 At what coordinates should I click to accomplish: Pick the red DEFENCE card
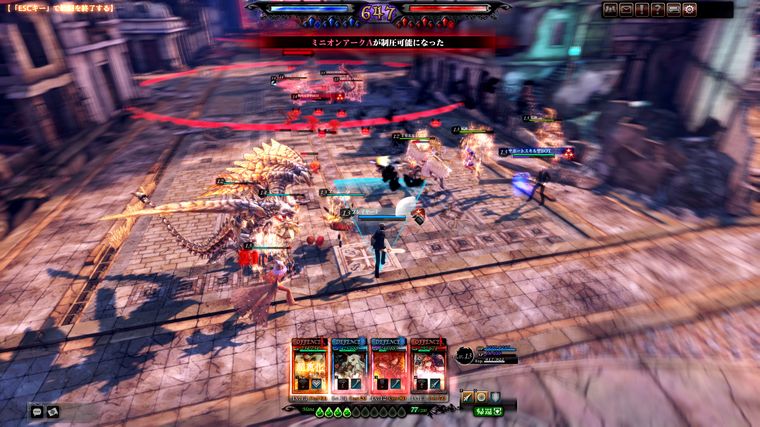coord(388,368)
